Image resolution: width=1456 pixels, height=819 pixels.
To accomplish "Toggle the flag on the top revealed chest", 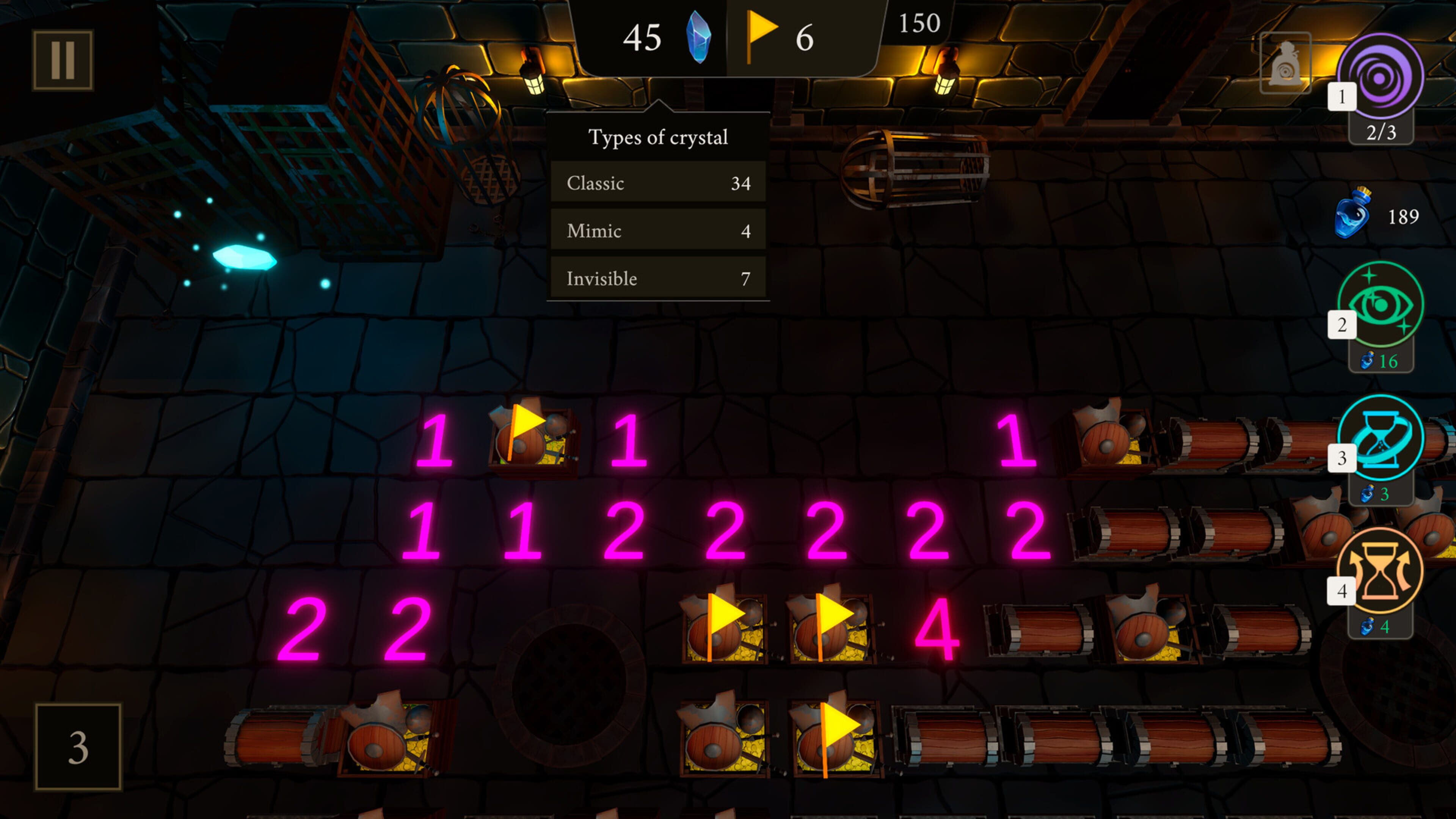I will tap(530, 435).
